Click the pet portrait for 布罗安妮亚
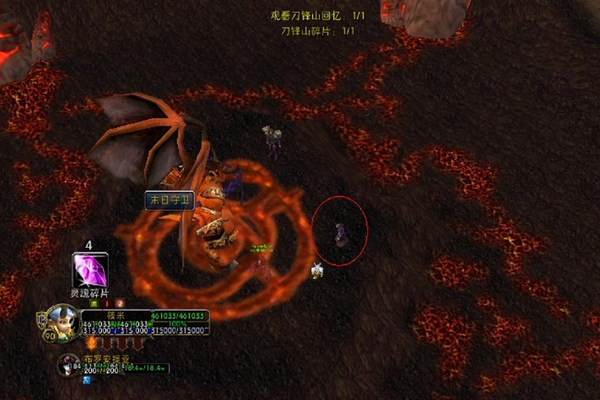This screenshot has height=400, width=600. [x=68, y=364]
